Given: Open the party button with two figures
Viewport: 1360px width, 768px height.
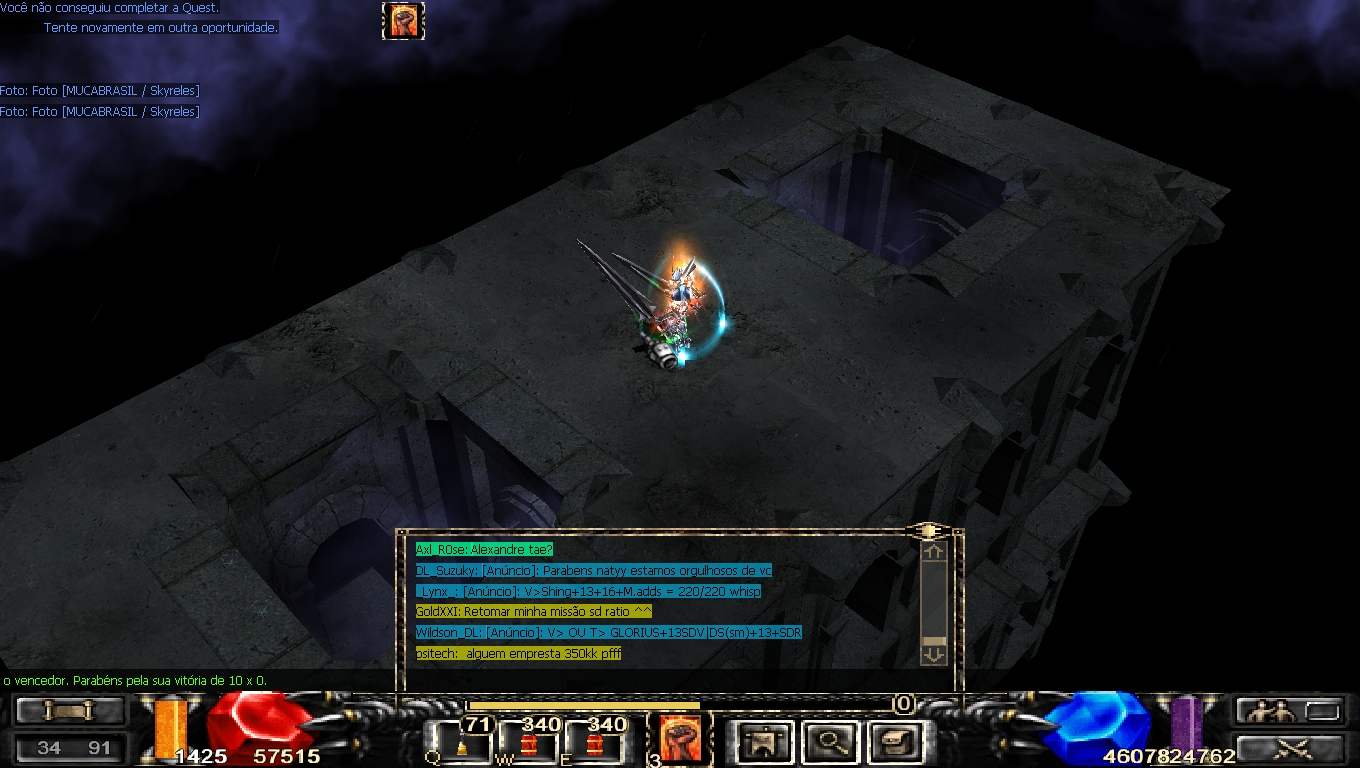Looking at the screenshot, I should click(x=1288, y=711).
